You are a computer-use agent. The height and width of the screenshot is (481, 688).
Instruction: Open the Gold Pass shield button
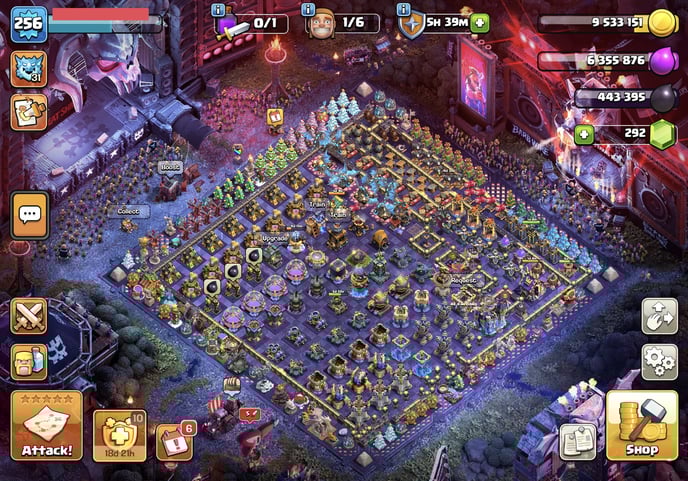[x=120, y=433]
